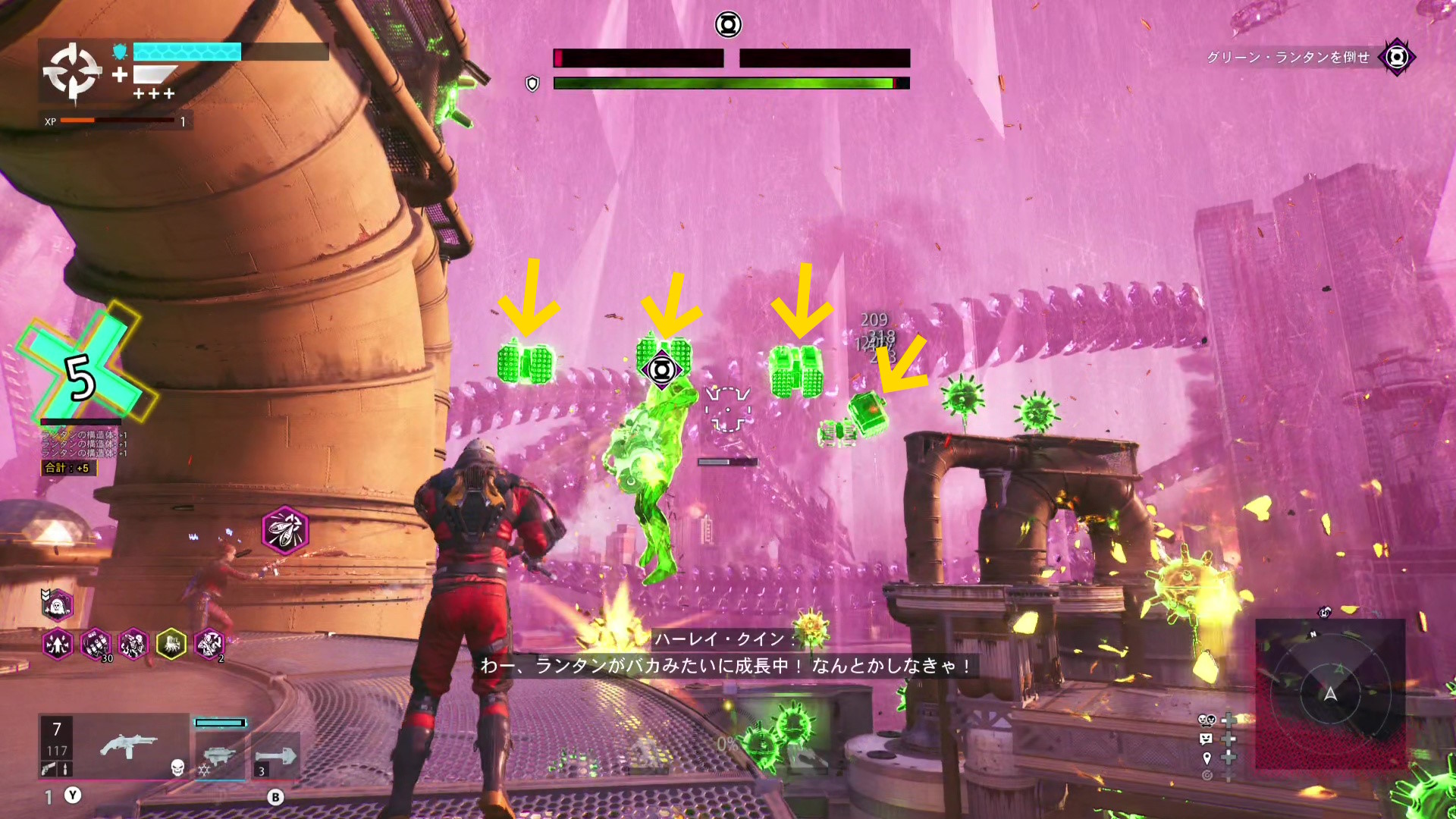Open the minimap radar
Screen dimensions: 1456x819
(1330, 693)
